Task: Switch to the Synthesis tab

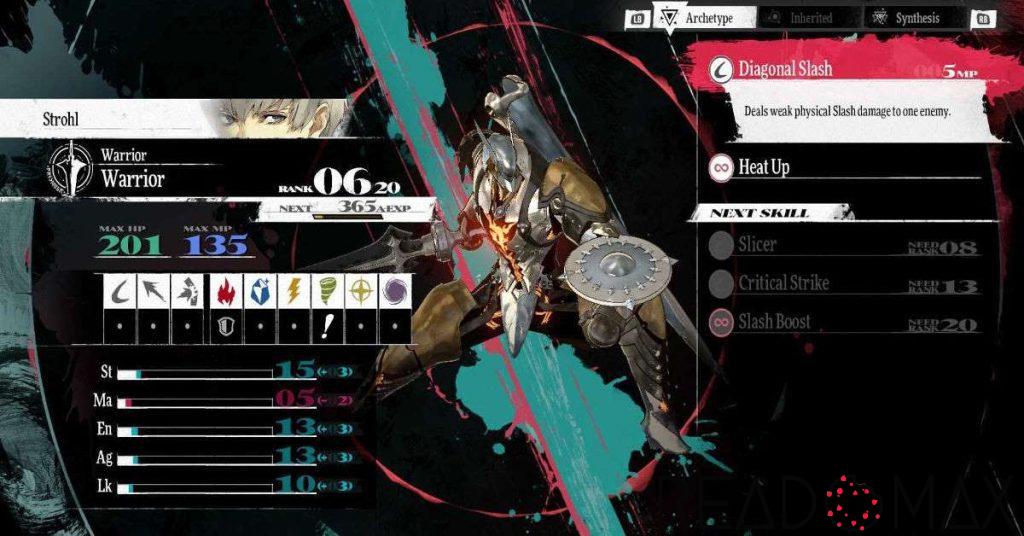Action: tap(916, 18)
